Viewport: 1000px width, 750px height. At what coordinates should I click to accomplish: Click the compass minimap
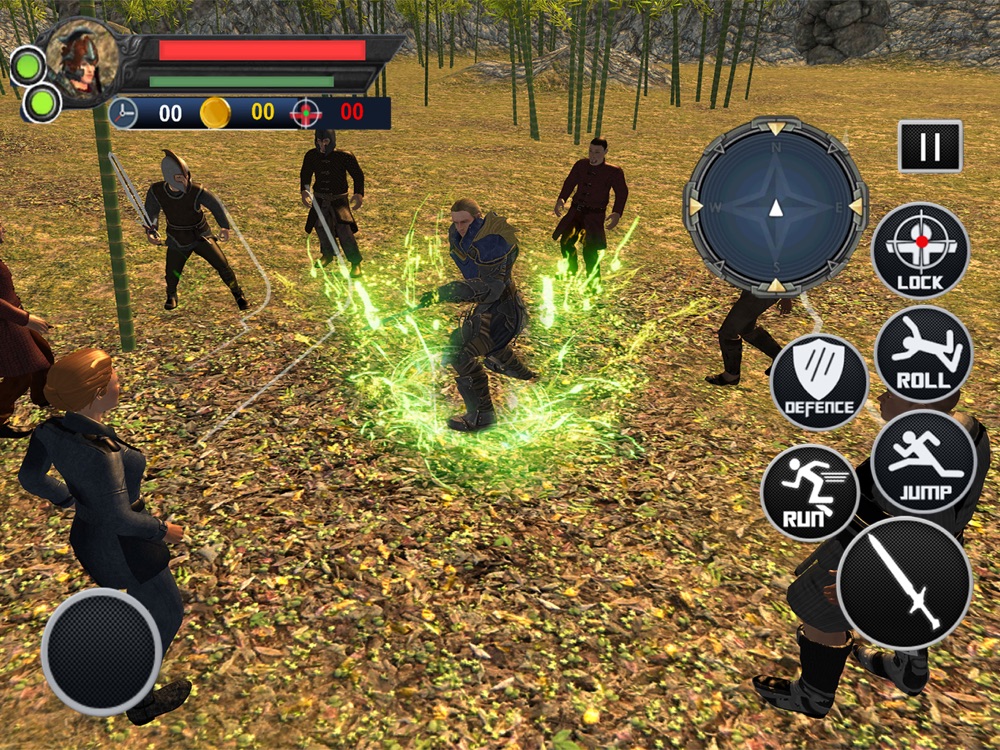[x=775, y=206]
